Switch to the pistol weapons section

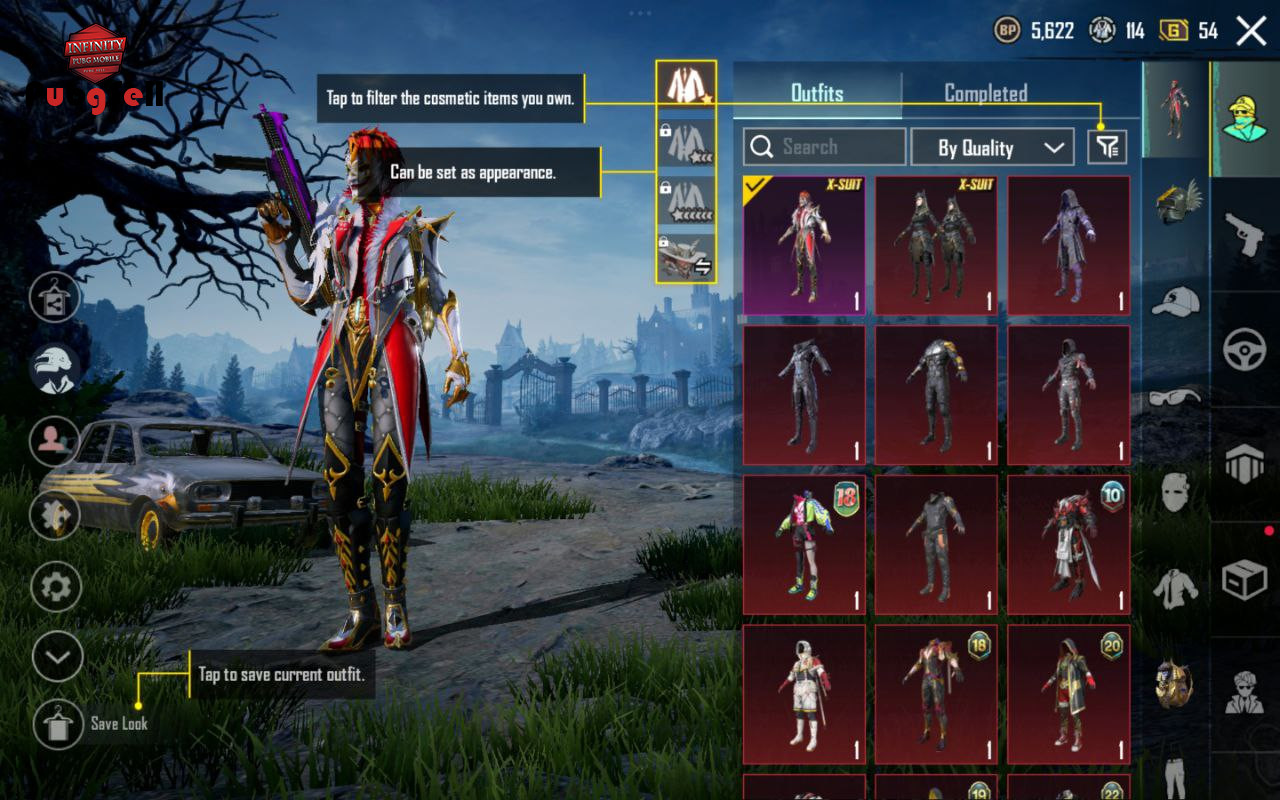[x=1245, y=235]
